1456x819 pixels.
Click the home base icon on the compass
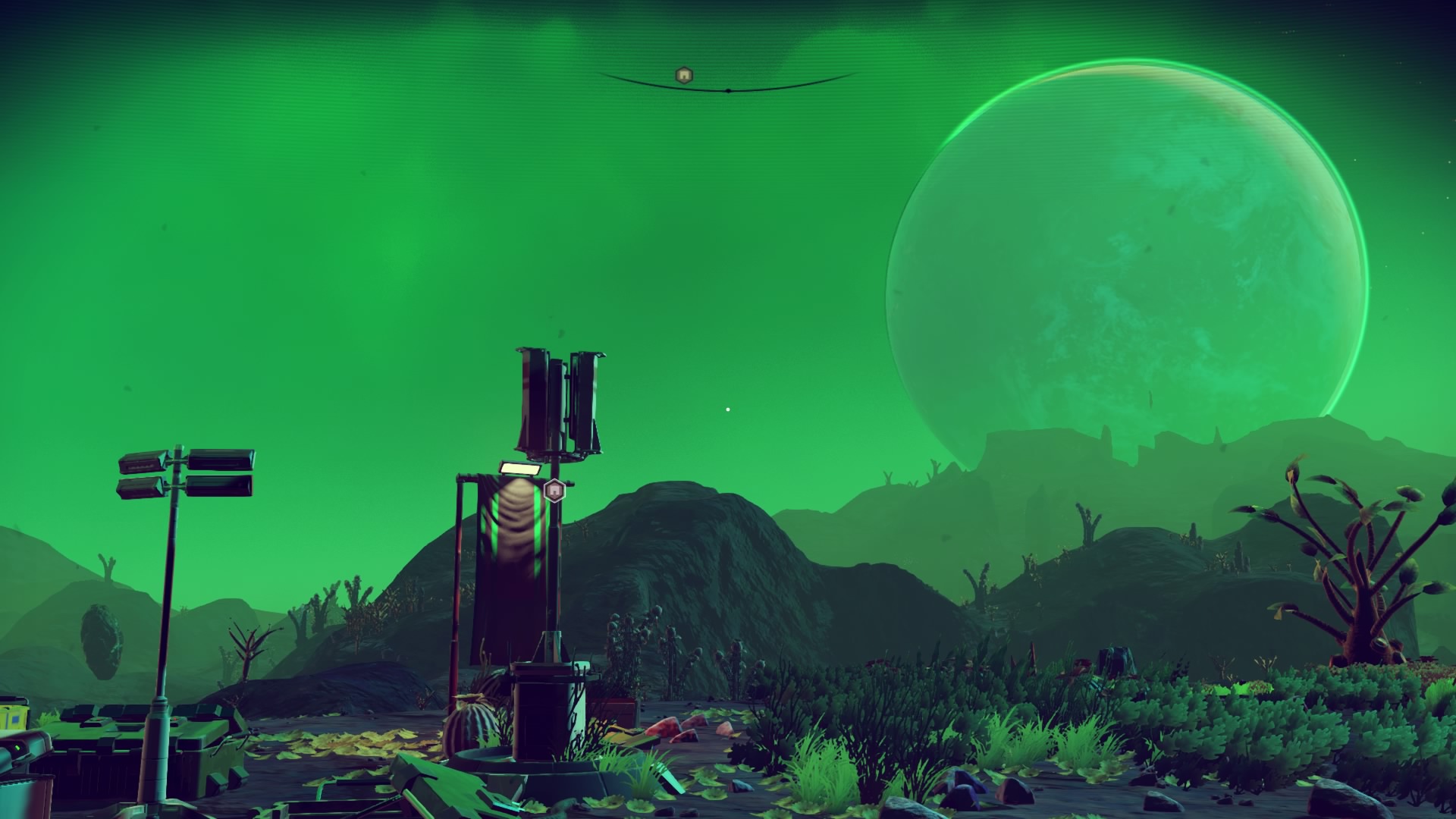[684, 74]
